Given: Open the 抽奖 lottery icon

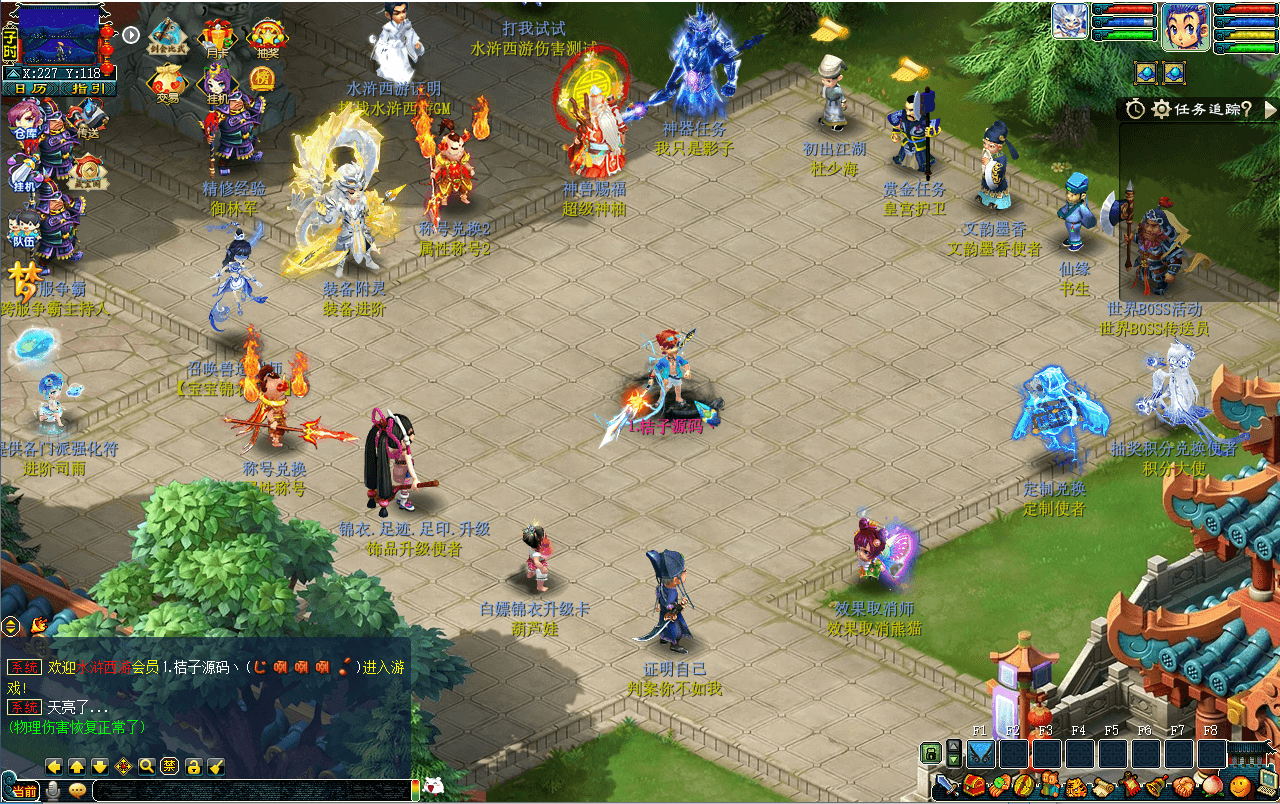Looking at the screenshot, I should (x=267, y=41).
